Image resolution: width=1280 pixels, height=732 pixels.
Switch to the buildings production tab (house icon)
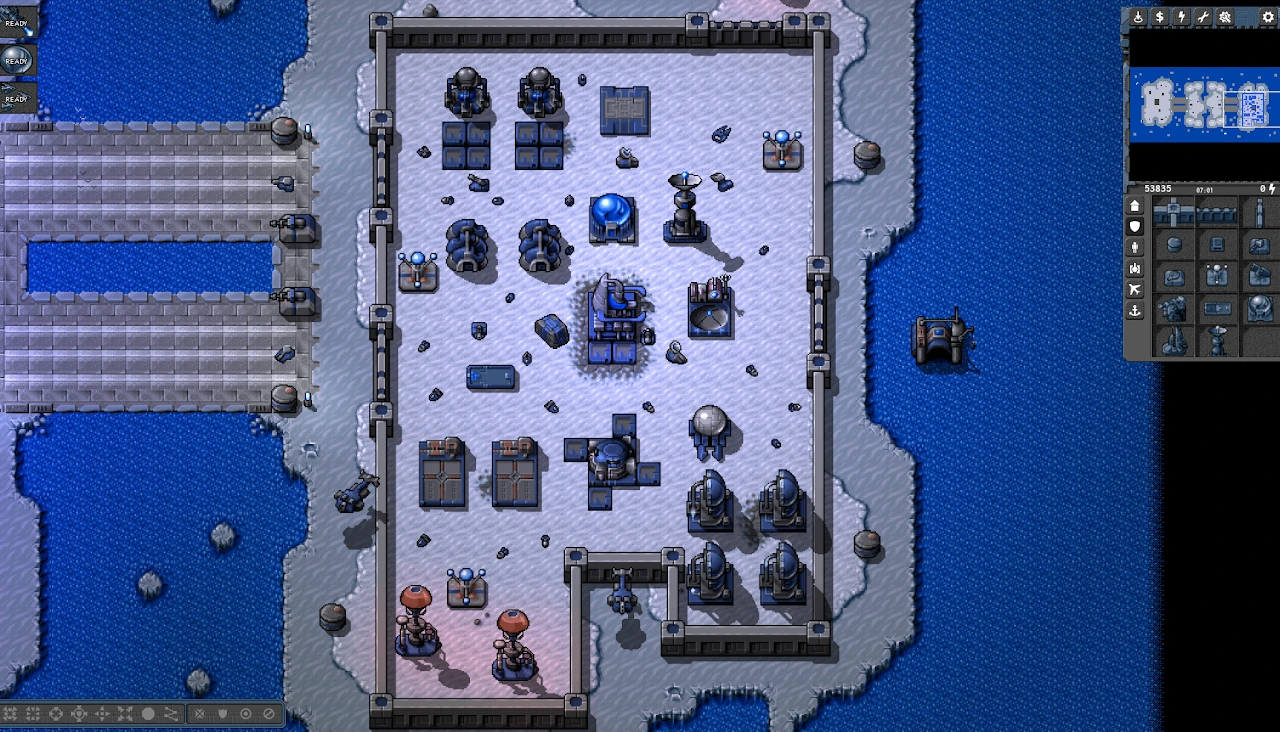point(1135,206)
